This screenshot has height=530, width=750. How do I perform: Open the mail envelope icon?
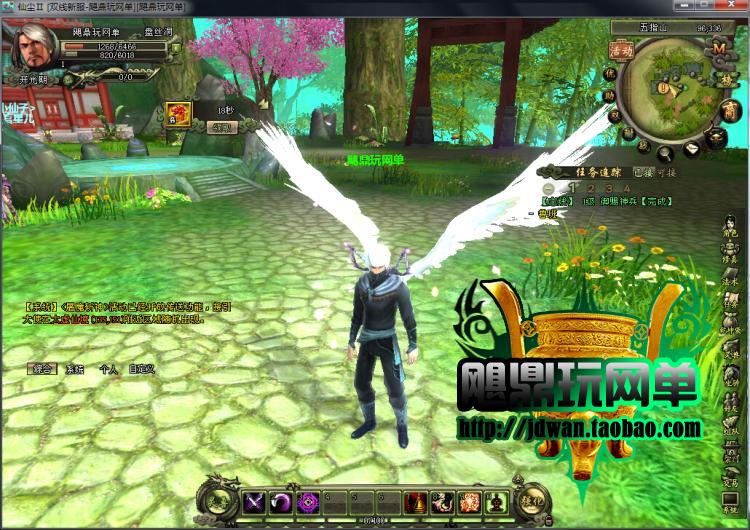click(691, 150)
